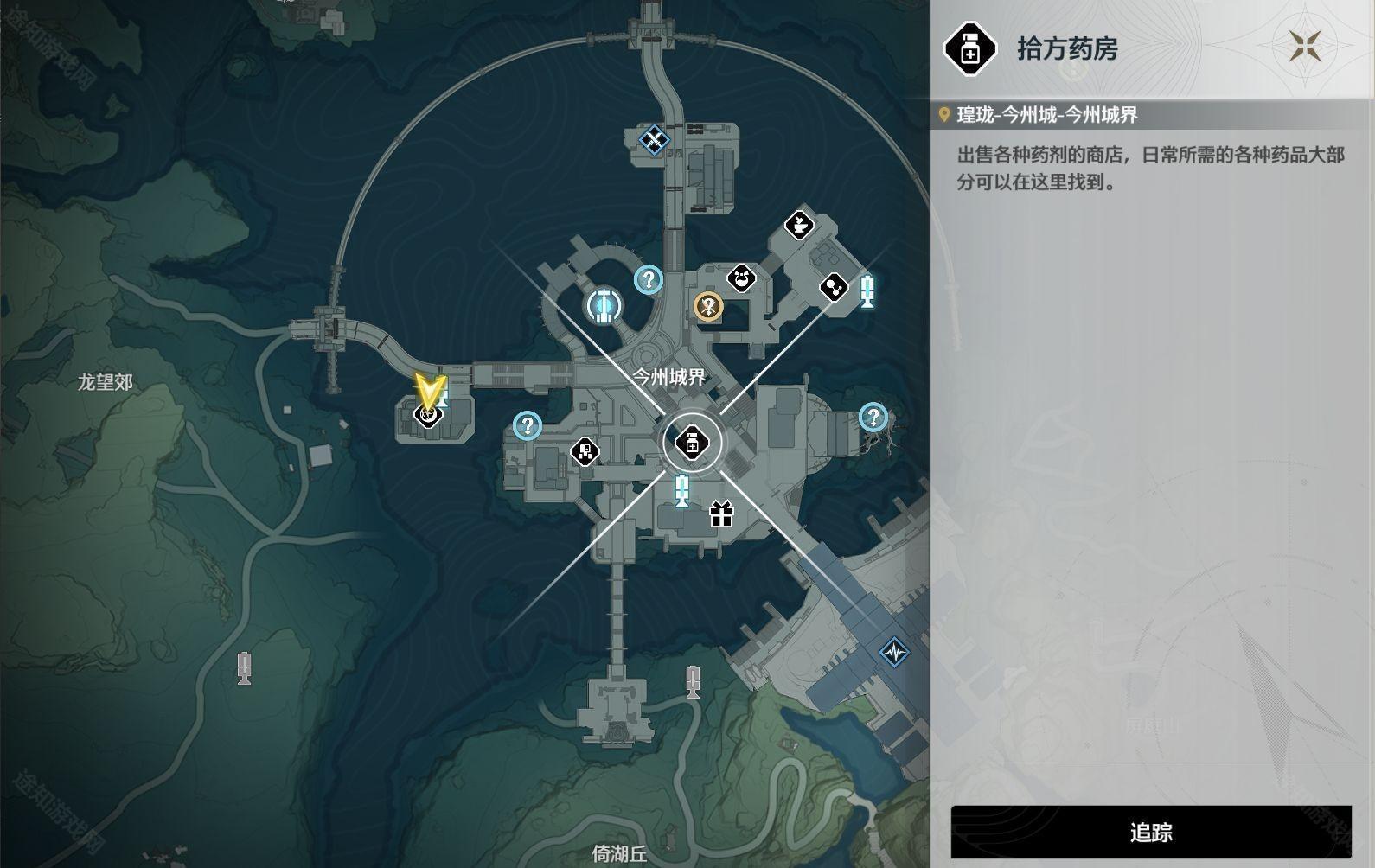The image size is (1375, 868).
Task: Select the beacon marker beside the gift box
Action: pyautogui.click(x=681, y=490)
